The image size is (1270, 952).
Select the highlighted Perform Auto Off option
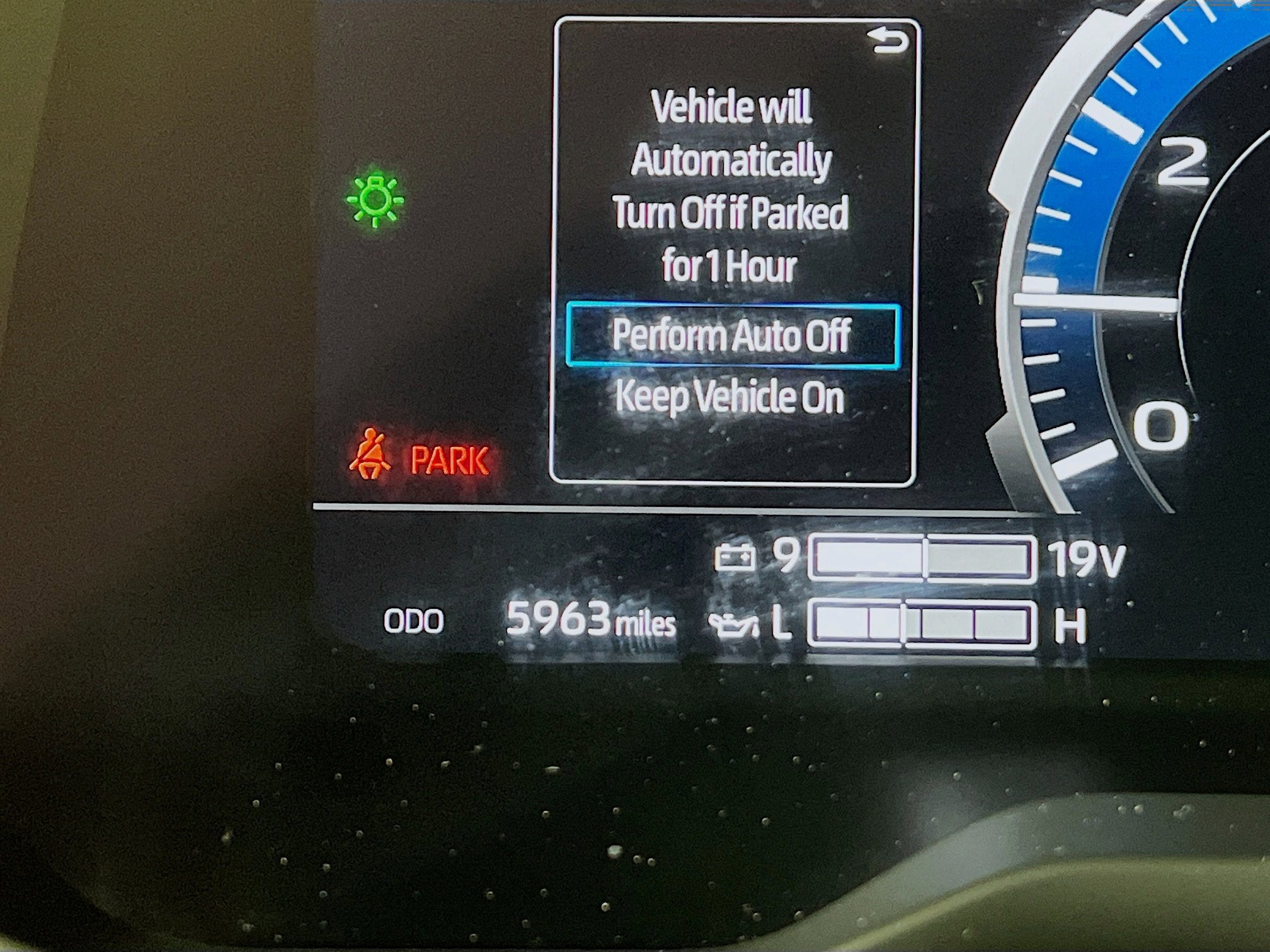pyautogui.click(x=734, y=336)
